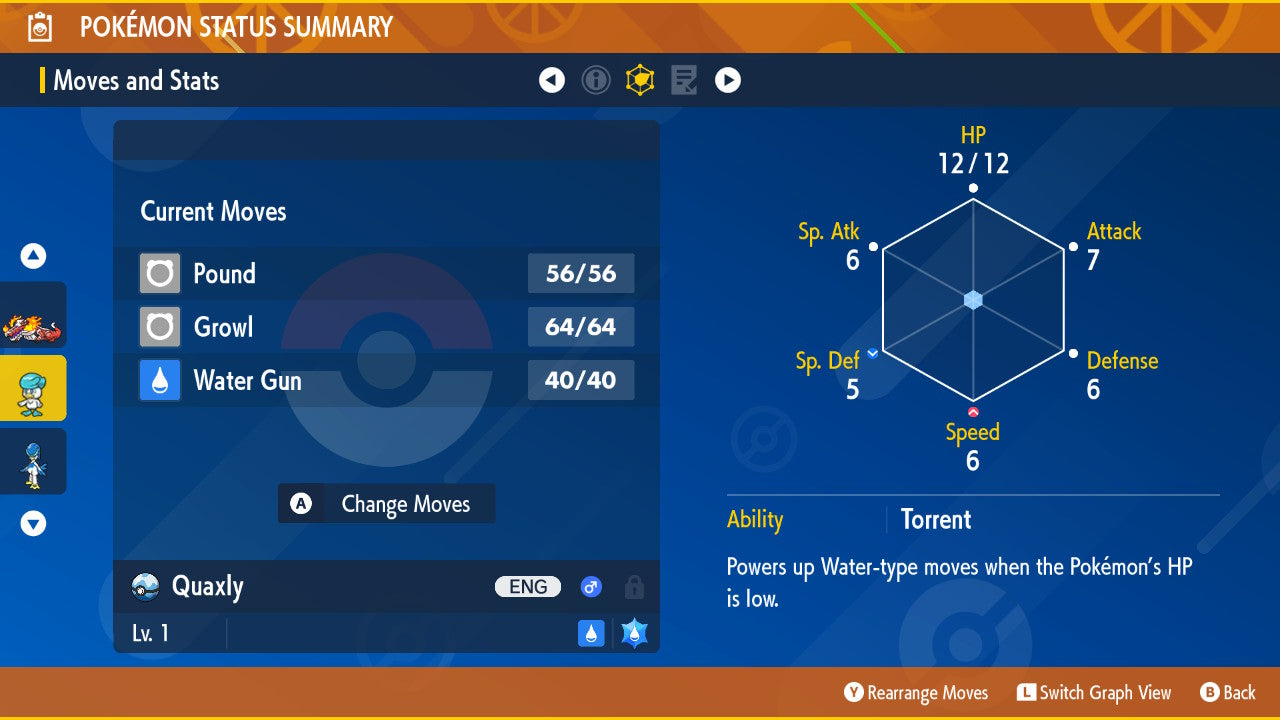Open the memo page icon next to Tera icon

(x=684, y=79)
